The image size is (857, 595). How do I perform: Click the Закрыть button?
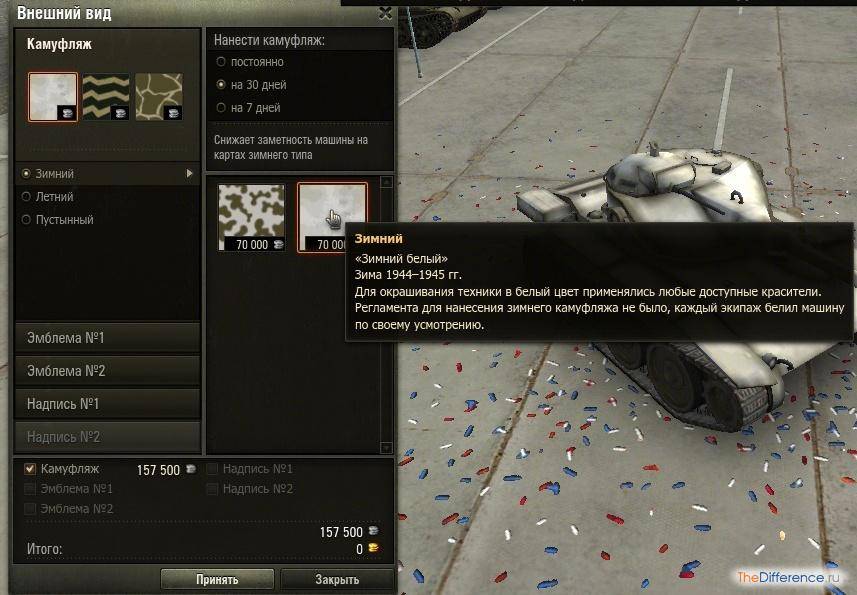[x=336, y=579]
